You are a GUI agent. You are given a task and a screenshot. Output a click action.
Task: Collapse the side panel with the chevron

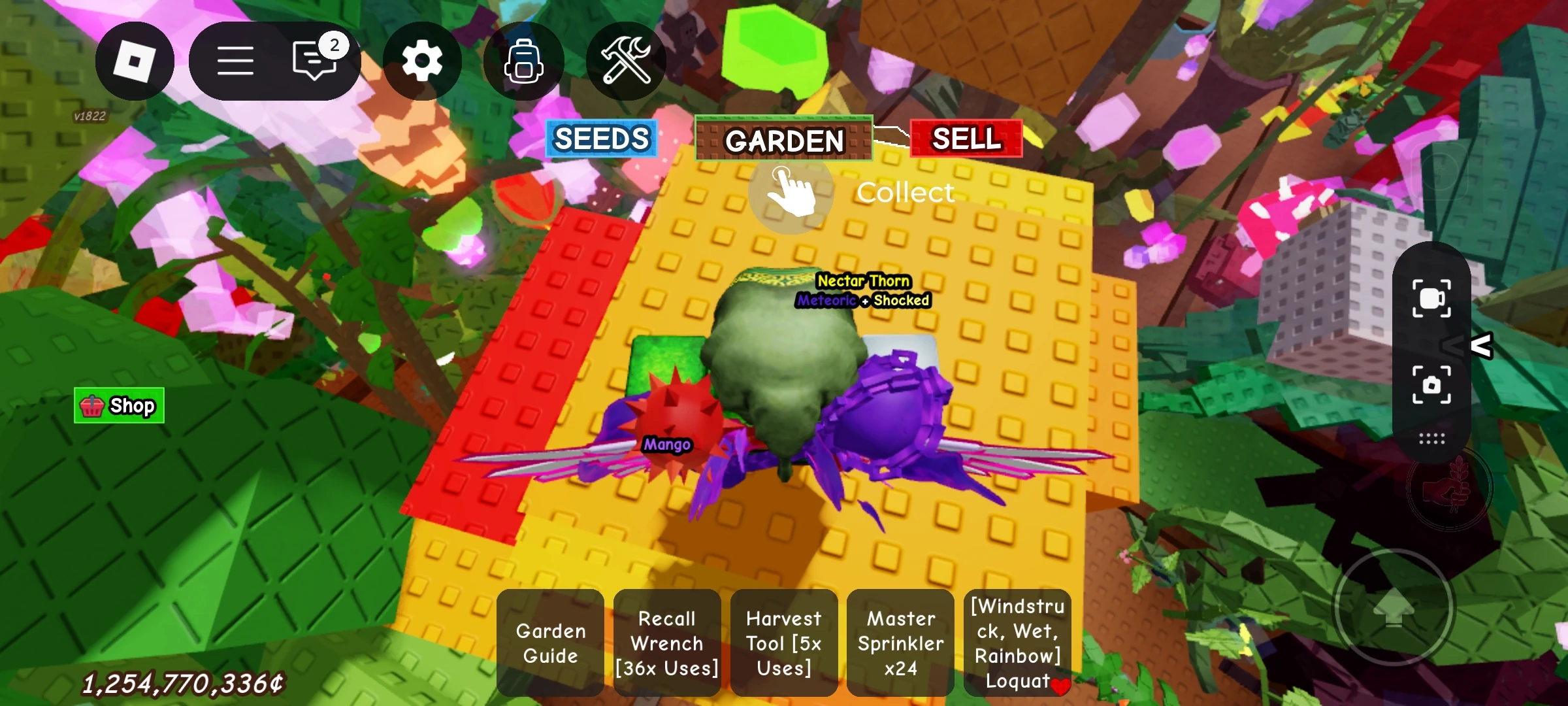1482,346
